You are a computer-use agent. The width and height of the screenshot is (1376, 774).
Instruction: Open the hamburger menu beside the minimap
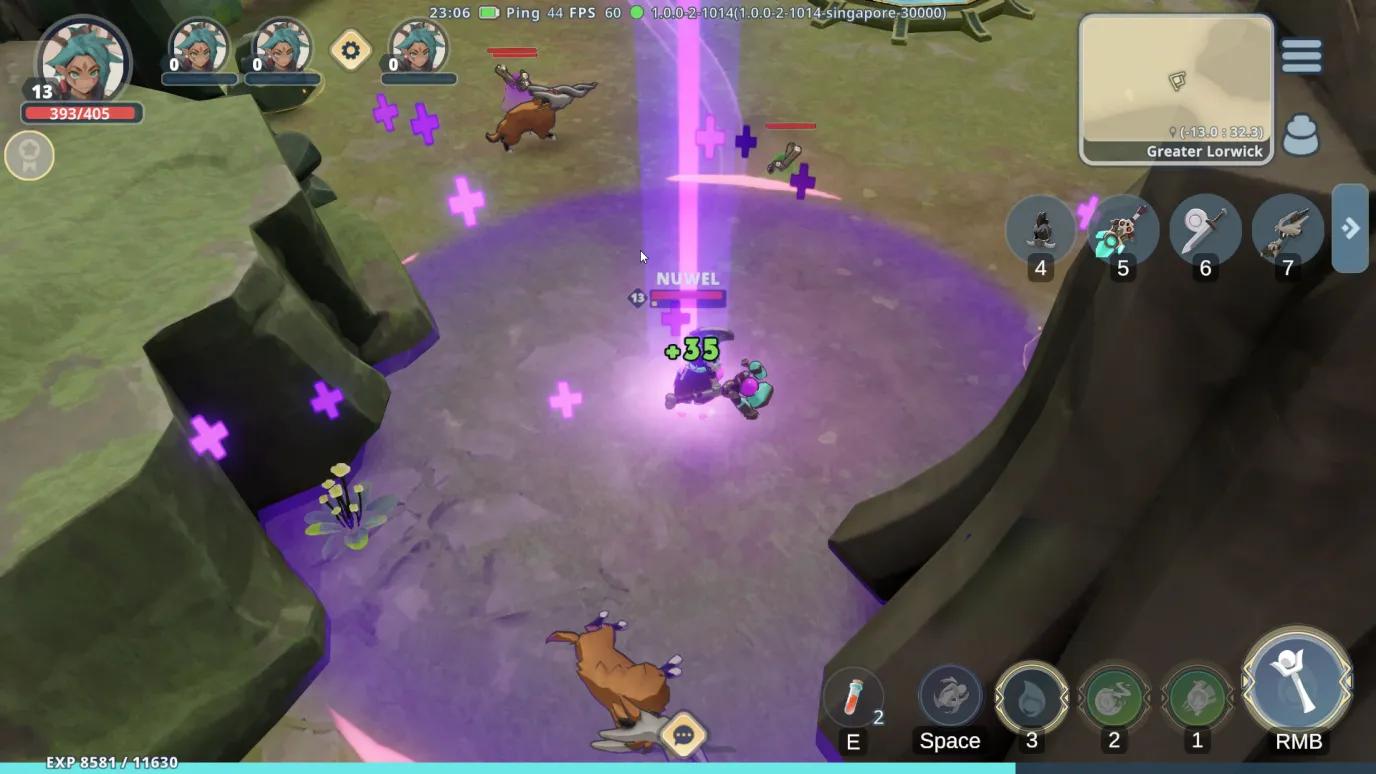click(1301, 56)
